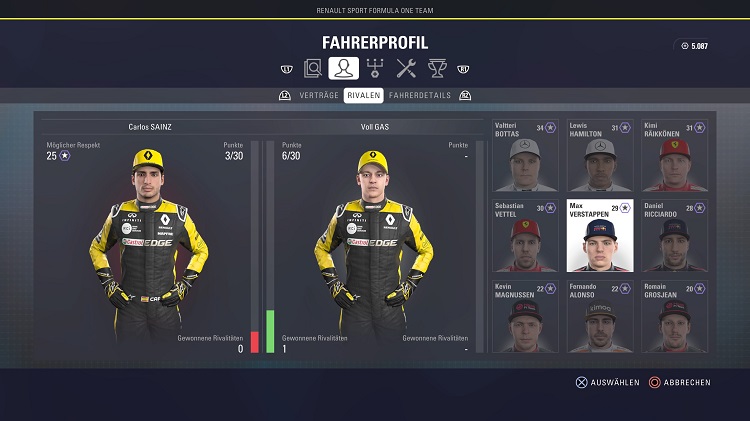750x421 pixels.
Task: Open the wrench and screwdriver section
Action: tap(406, 69)
